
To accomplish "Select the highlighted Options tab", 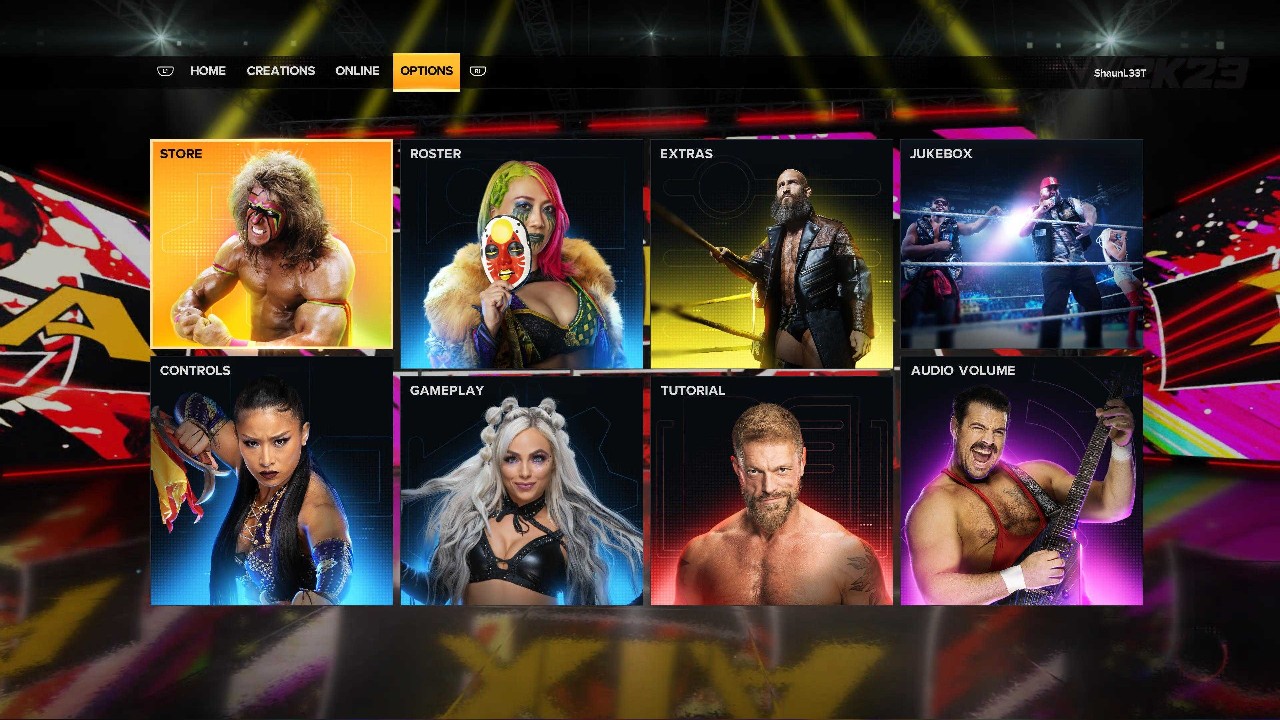I will point(426,70).
